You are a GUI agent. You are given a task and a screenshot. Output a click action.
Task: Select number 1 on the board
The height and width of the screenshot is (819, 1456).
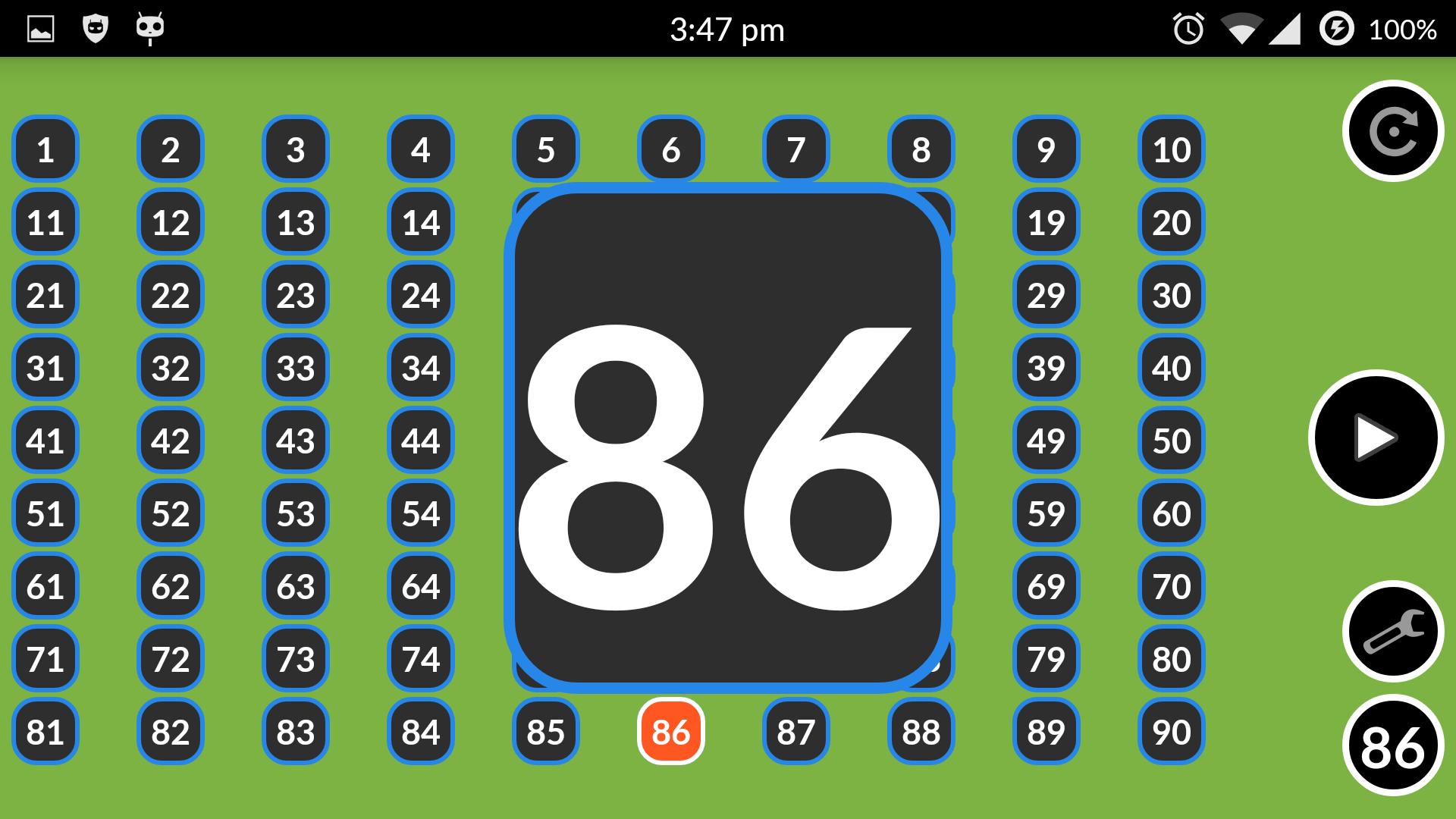(45, 149)
